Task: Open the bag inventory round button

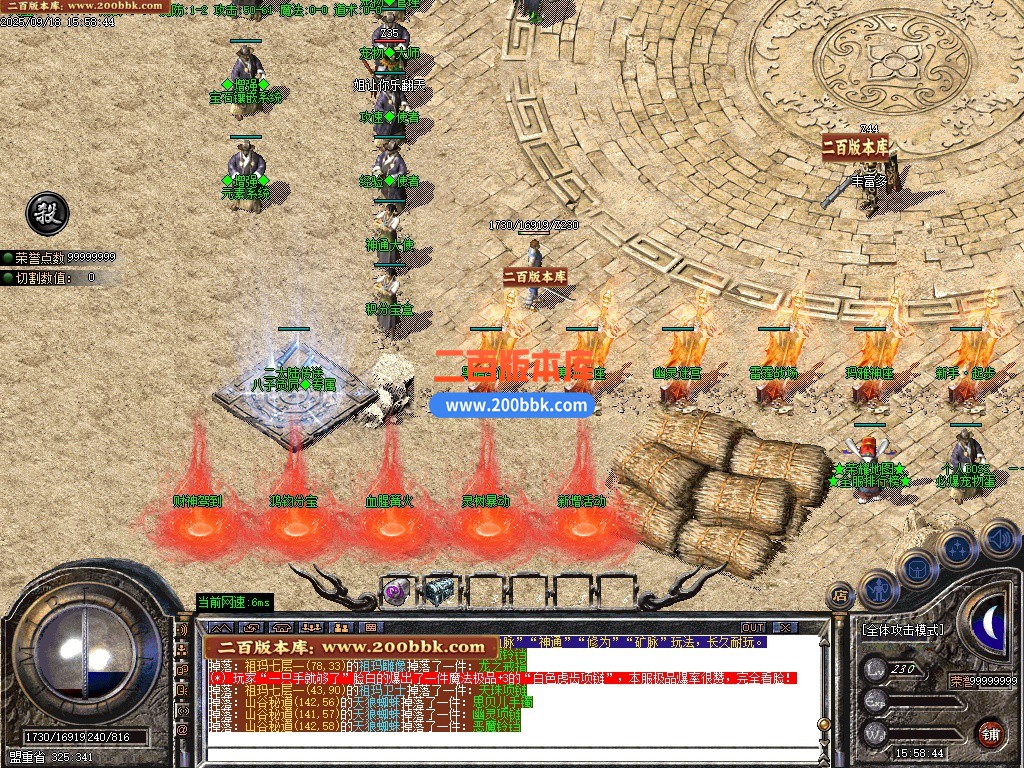Action: click(916, 568)
